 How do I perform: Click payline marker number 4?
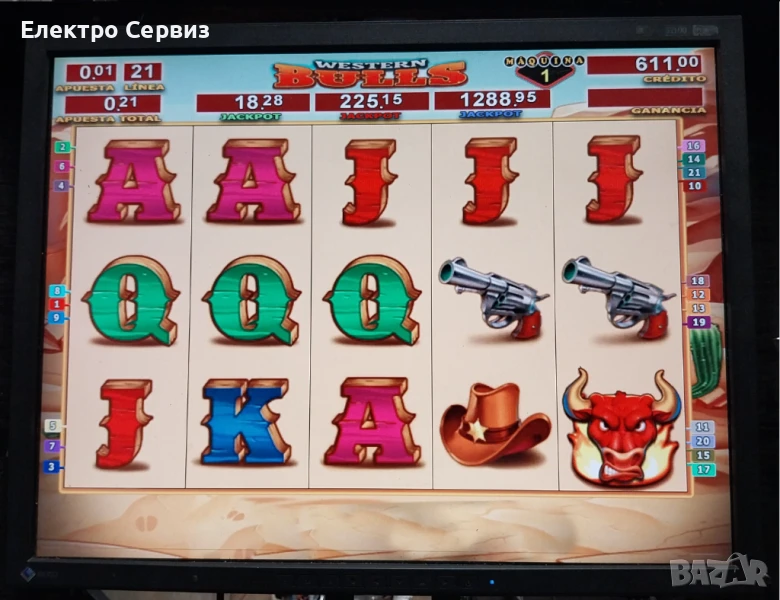tap(63, 185)
